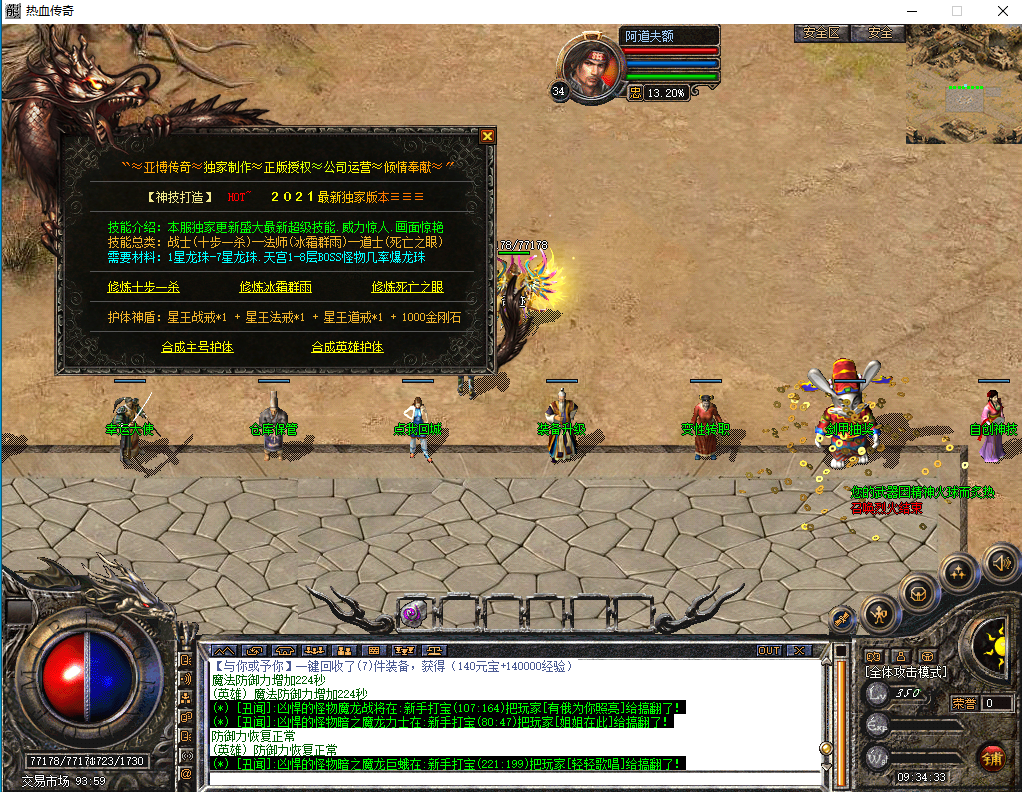Use the purple item in the quick belt
This screenshot has height=792, width=1022.
click(411, 613)
